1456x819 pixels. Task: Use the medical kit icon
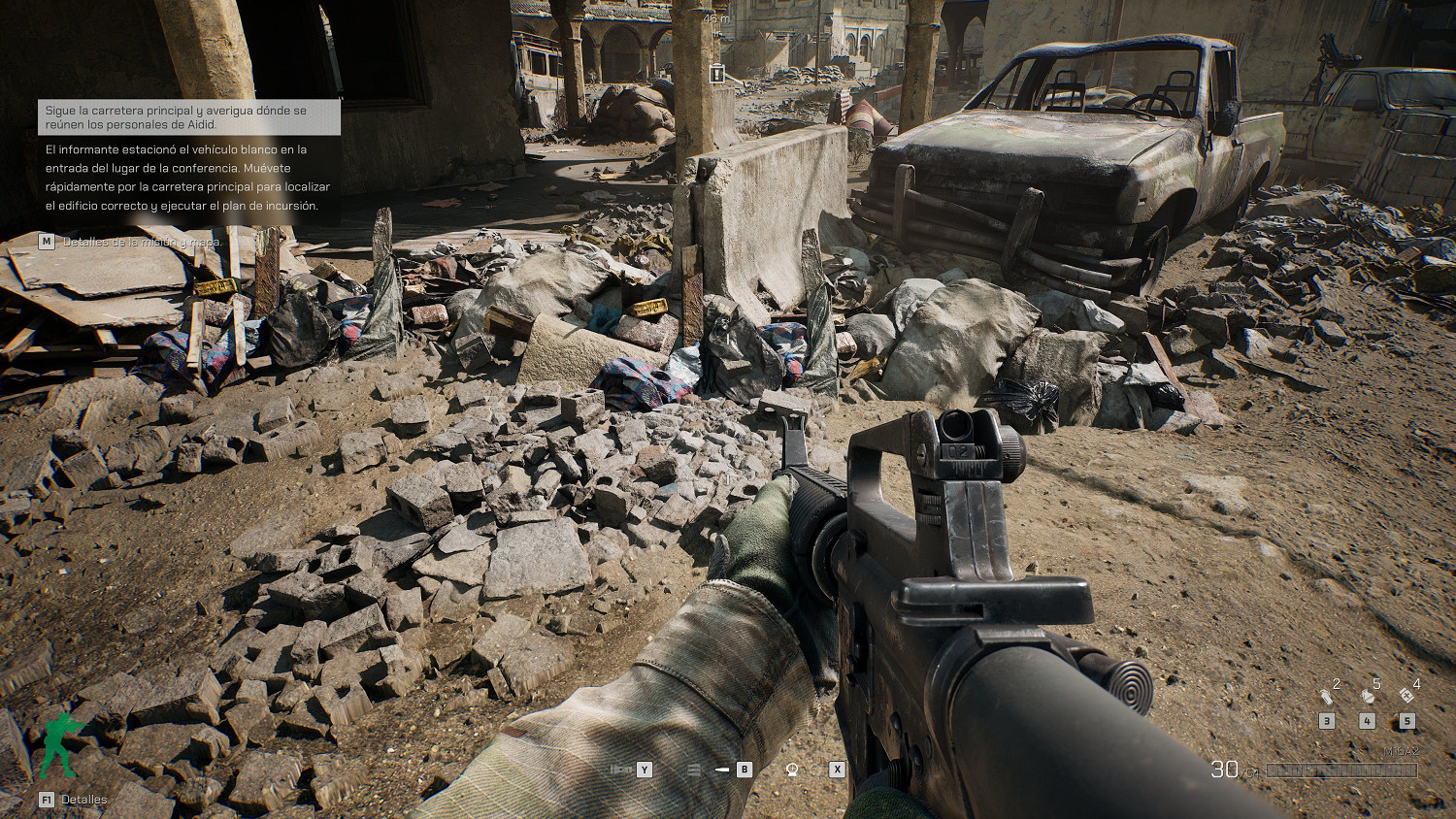point(1406,695)
